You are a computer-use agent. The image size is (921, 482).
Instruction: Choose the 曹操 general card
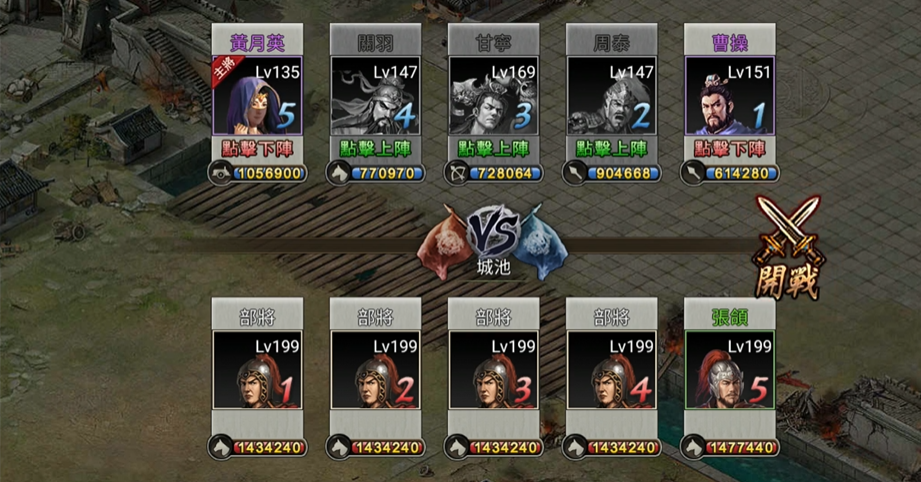tap(729, 97)
